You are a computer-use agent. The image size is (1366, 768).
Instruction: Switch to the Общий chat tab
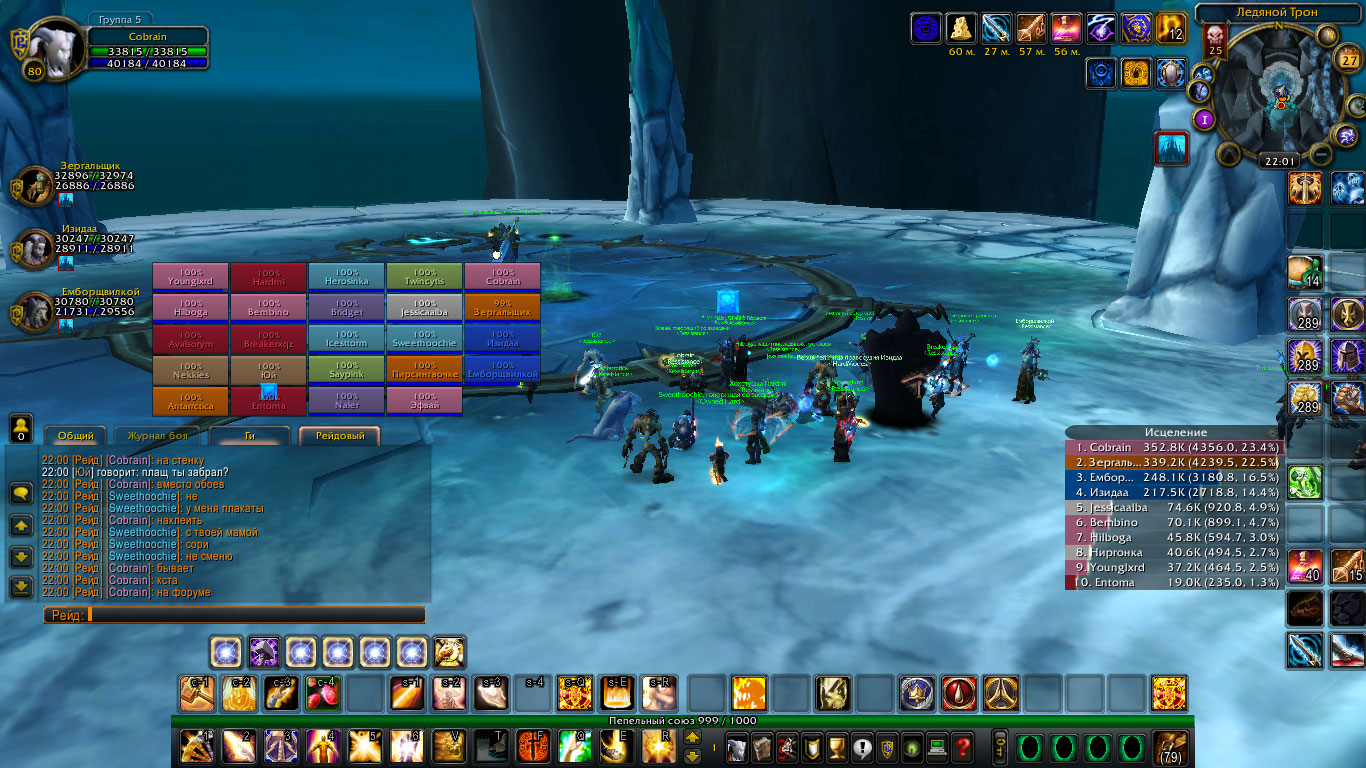75,436
